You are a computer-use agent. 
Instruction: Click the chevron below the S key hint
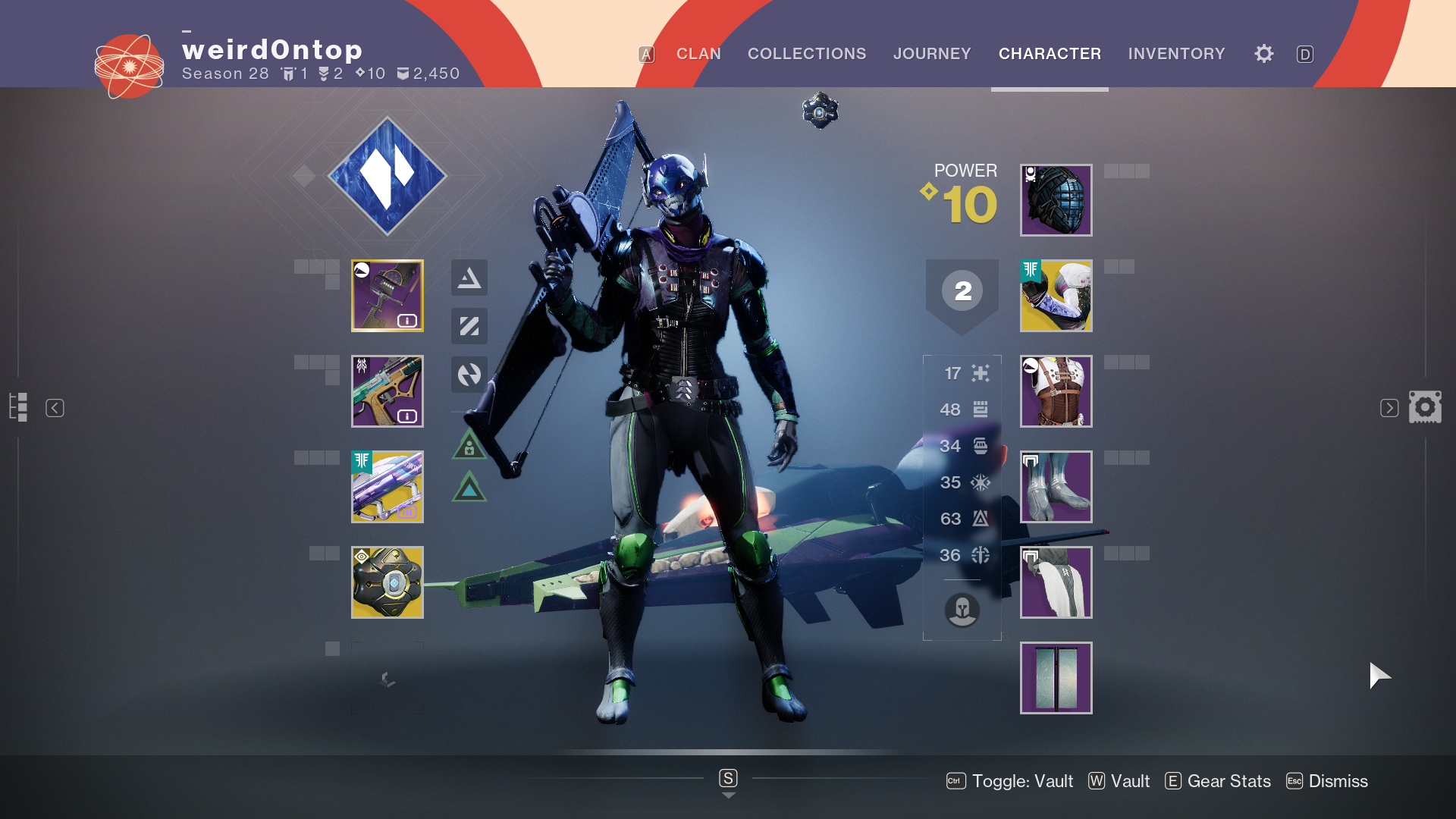click(x=728, y=795)
